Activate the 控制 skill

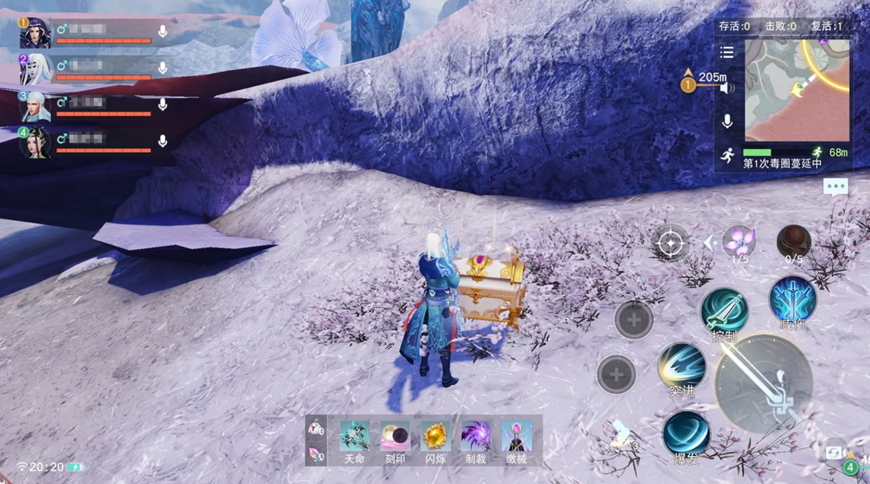coord(723,311)
